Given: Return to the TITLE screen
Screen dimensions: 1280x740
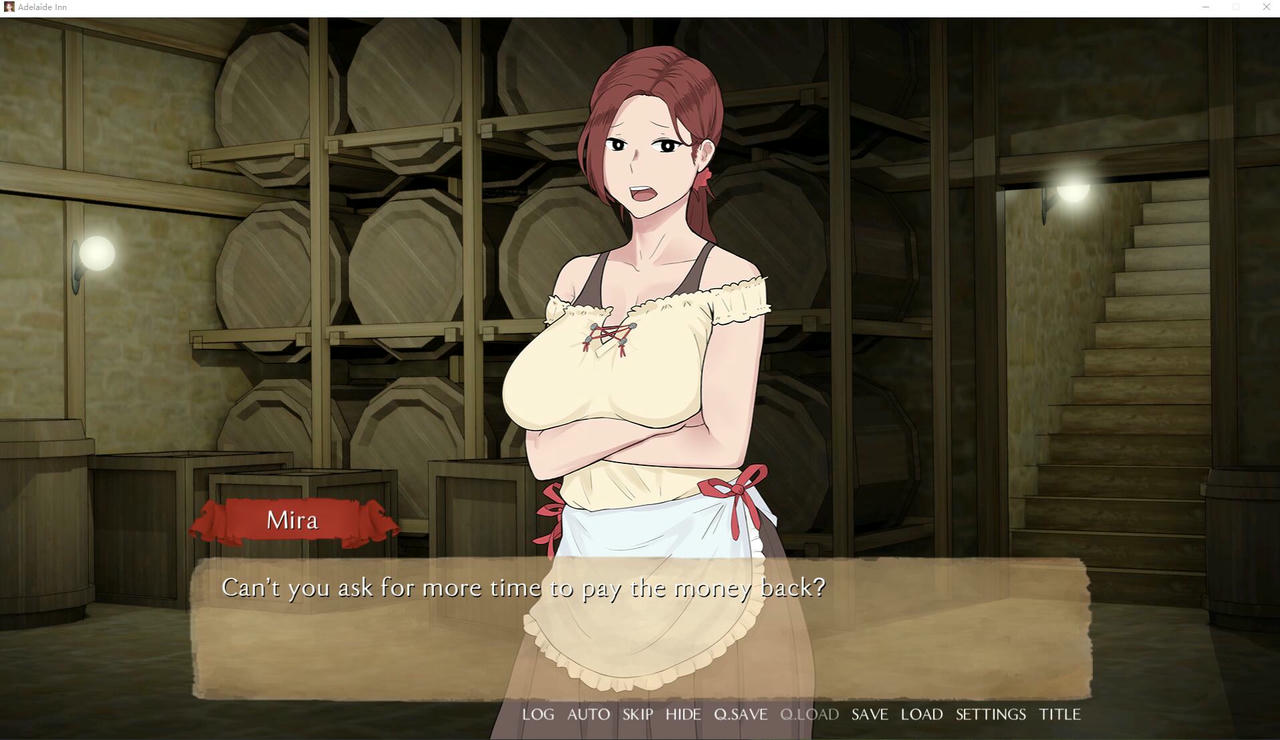Looking at the screenshot, I should (1059, 714).
